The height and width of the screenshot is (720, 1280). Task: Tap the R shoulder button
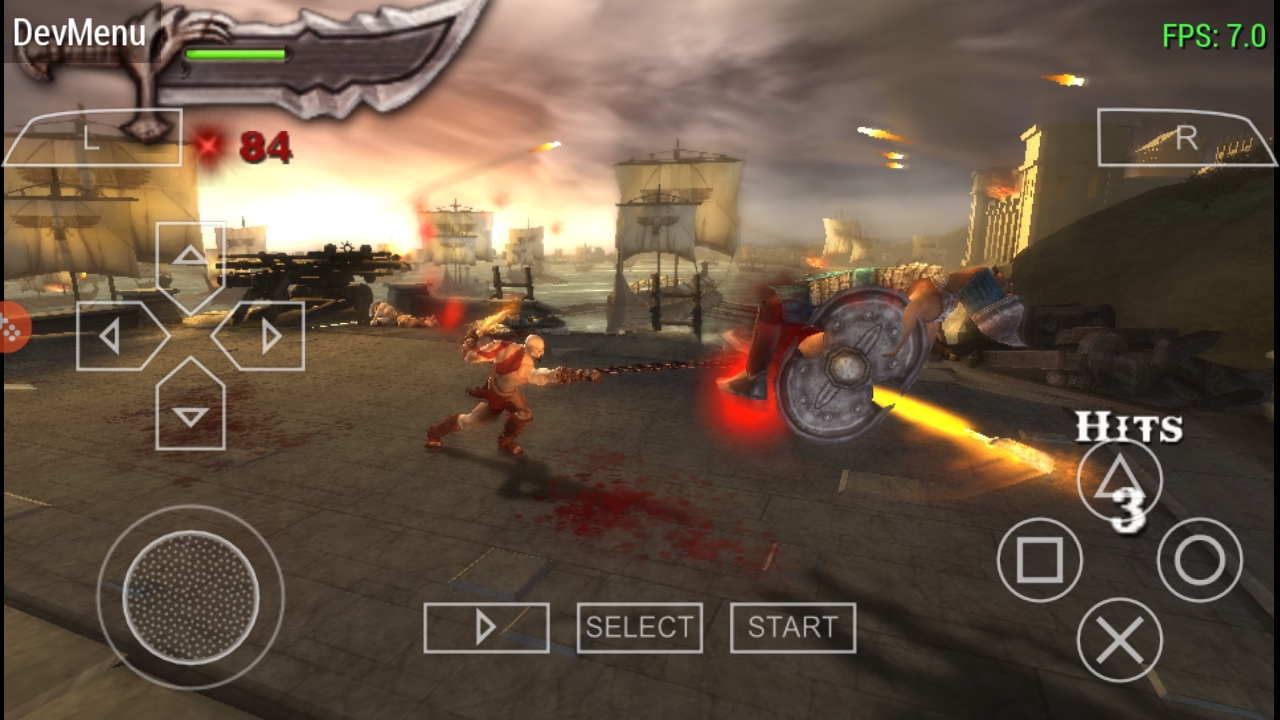1186,138
